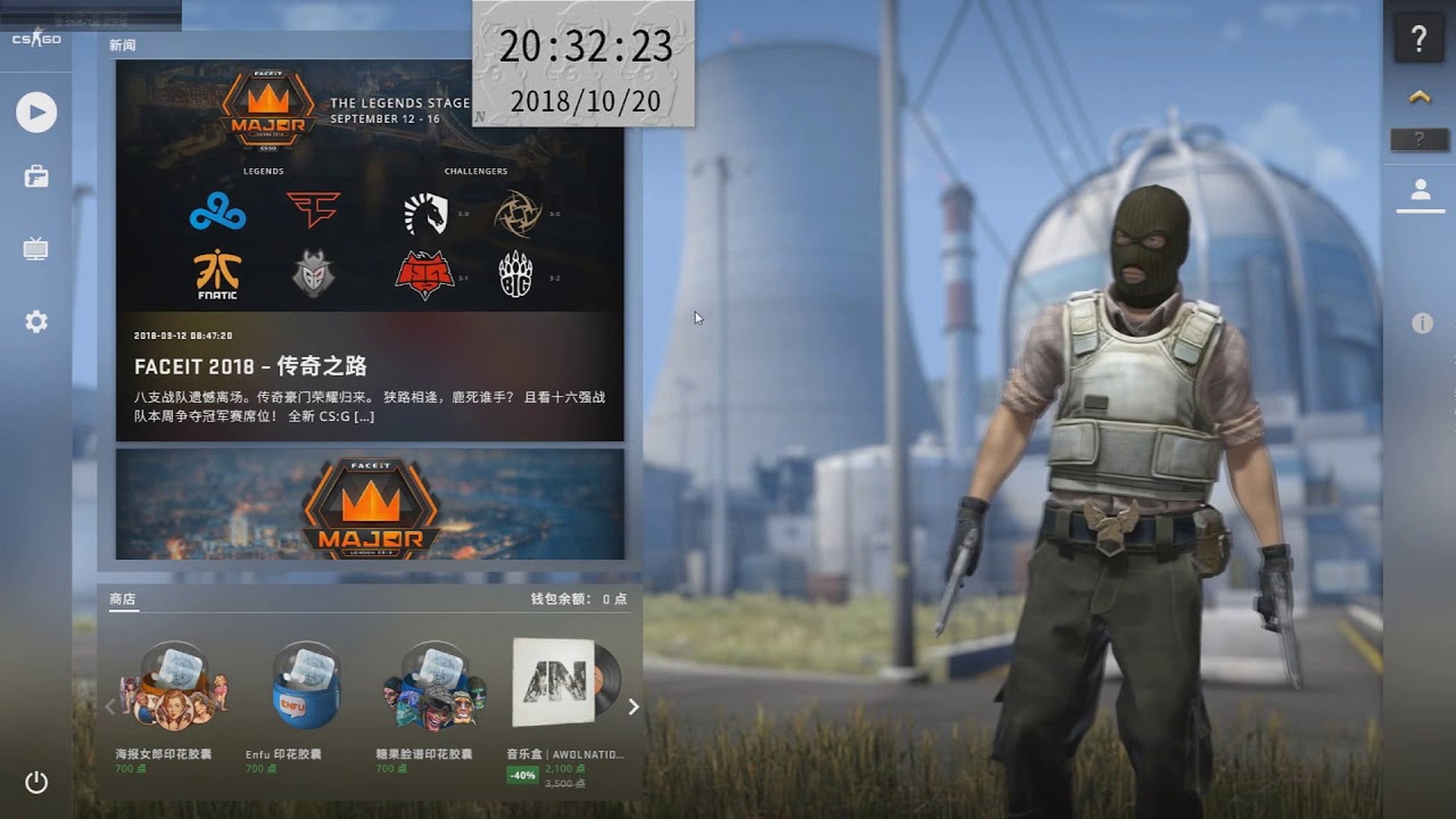Switch to the 商店 store tab
This screenshot has width=1456, height=819.
pyautogui.click(x=122, y=599)
